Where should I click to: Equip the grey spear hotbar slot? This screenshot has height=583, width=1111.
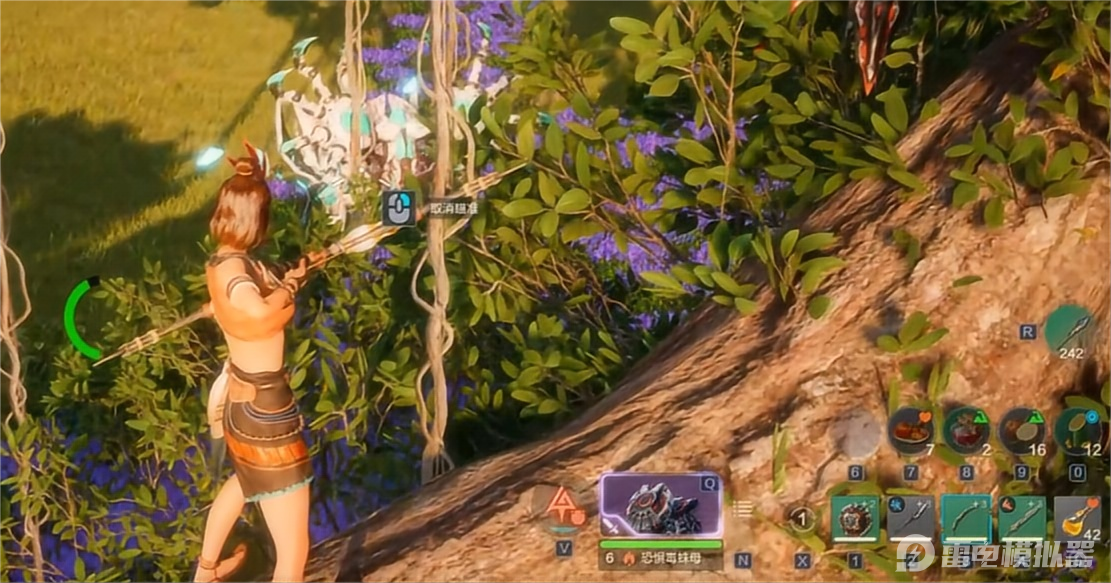(x=910, y=519)
